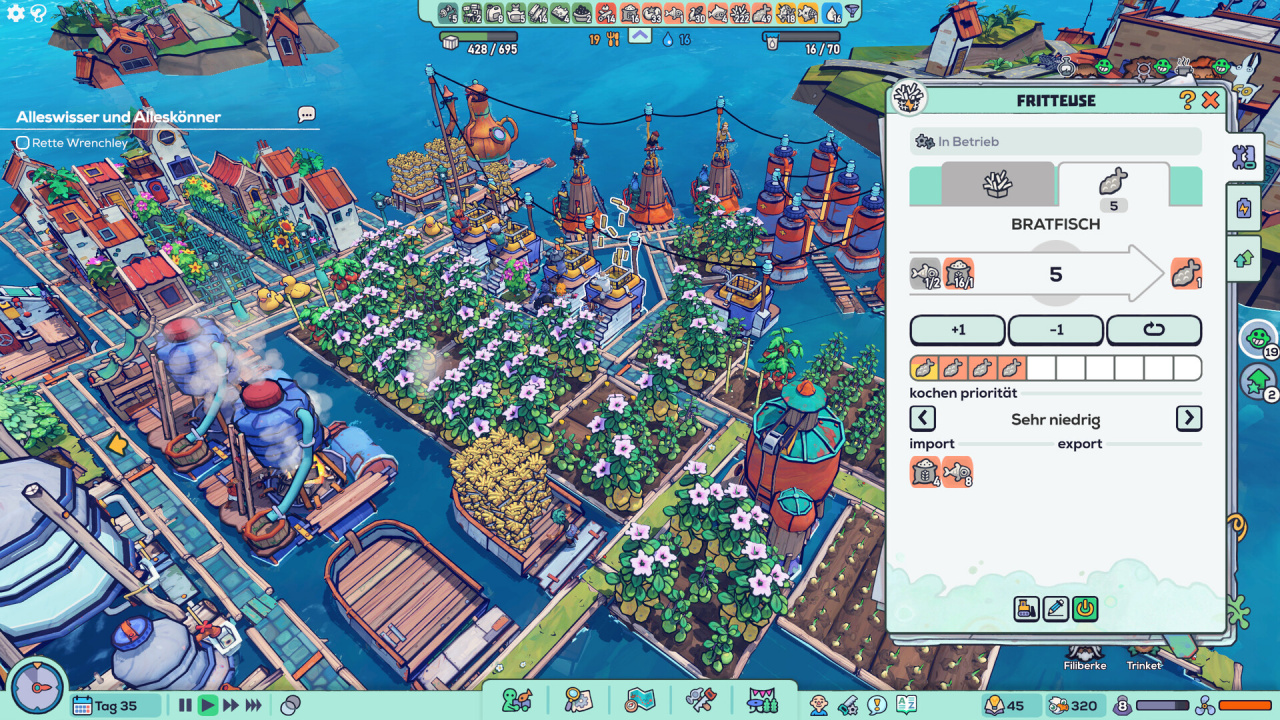Set game speed to fastest
1280x720 pixels.
click(x=254, y=706)
